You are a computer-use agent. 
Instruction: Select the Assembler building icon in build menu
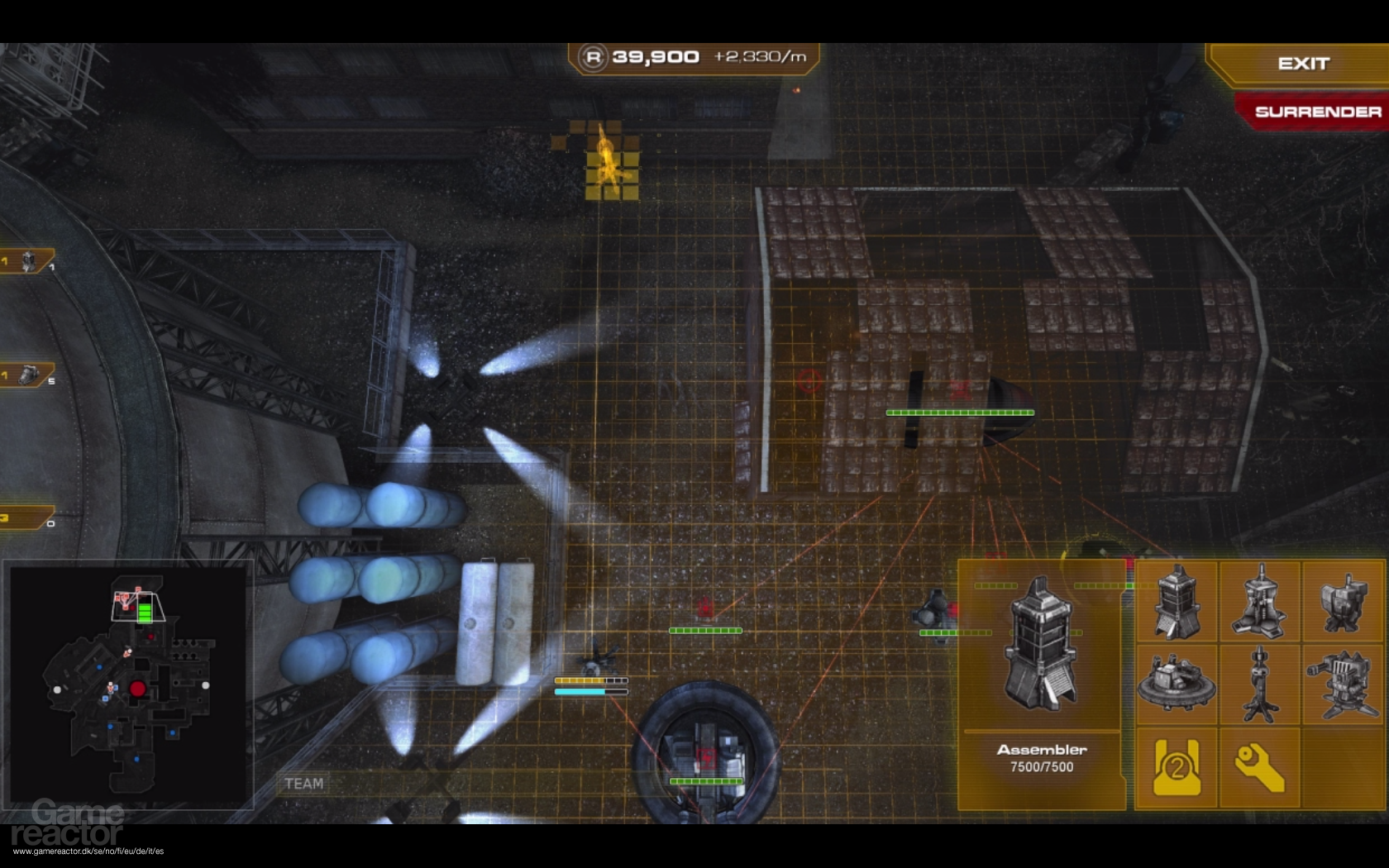coord(1177,603)
